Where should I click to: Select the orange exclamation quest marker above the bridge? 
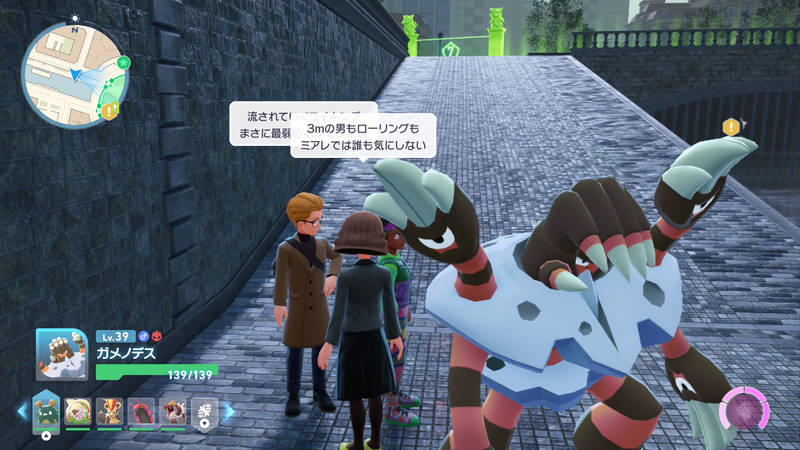[732, 127]
